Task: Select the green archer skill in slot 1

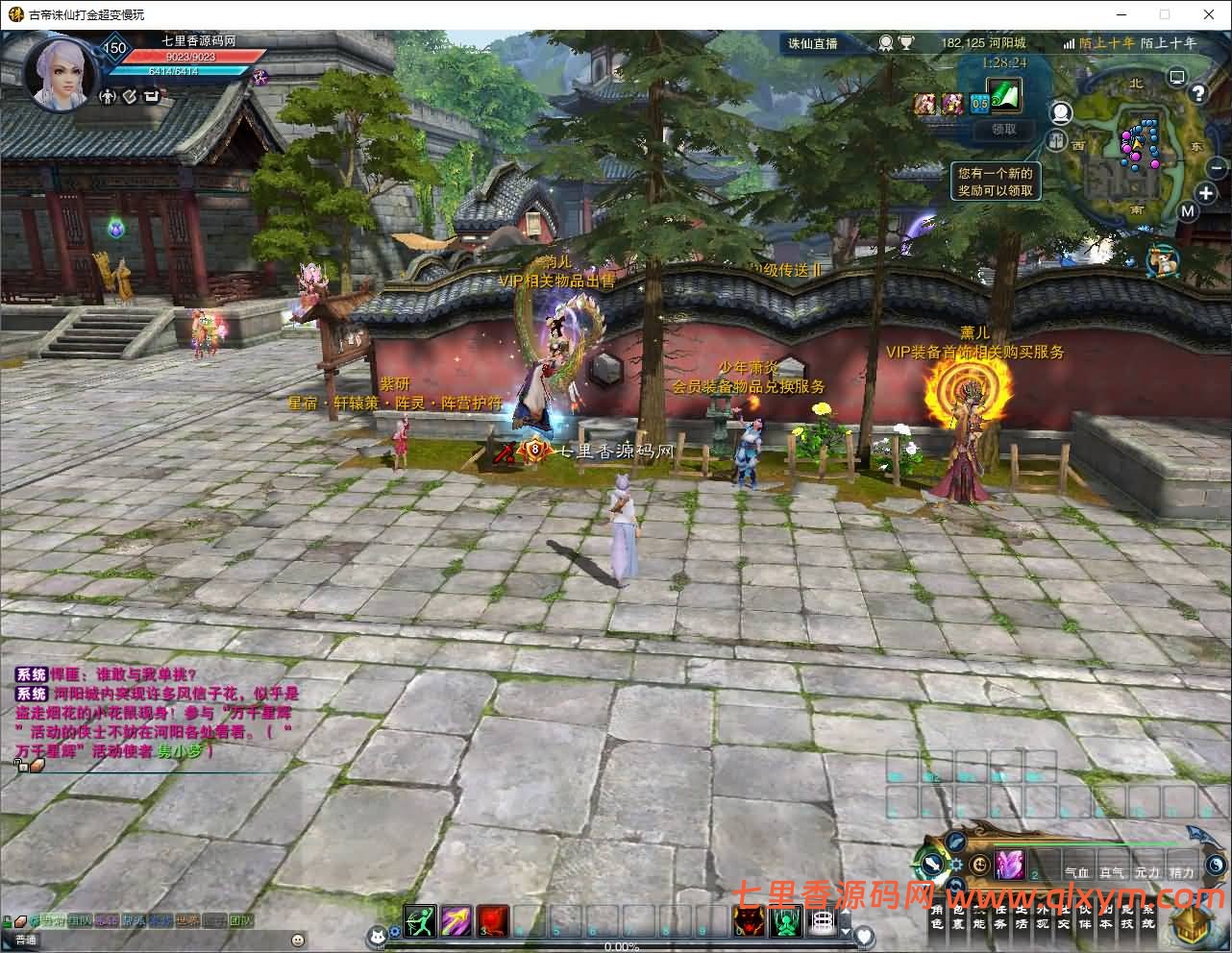Action: 418,920
